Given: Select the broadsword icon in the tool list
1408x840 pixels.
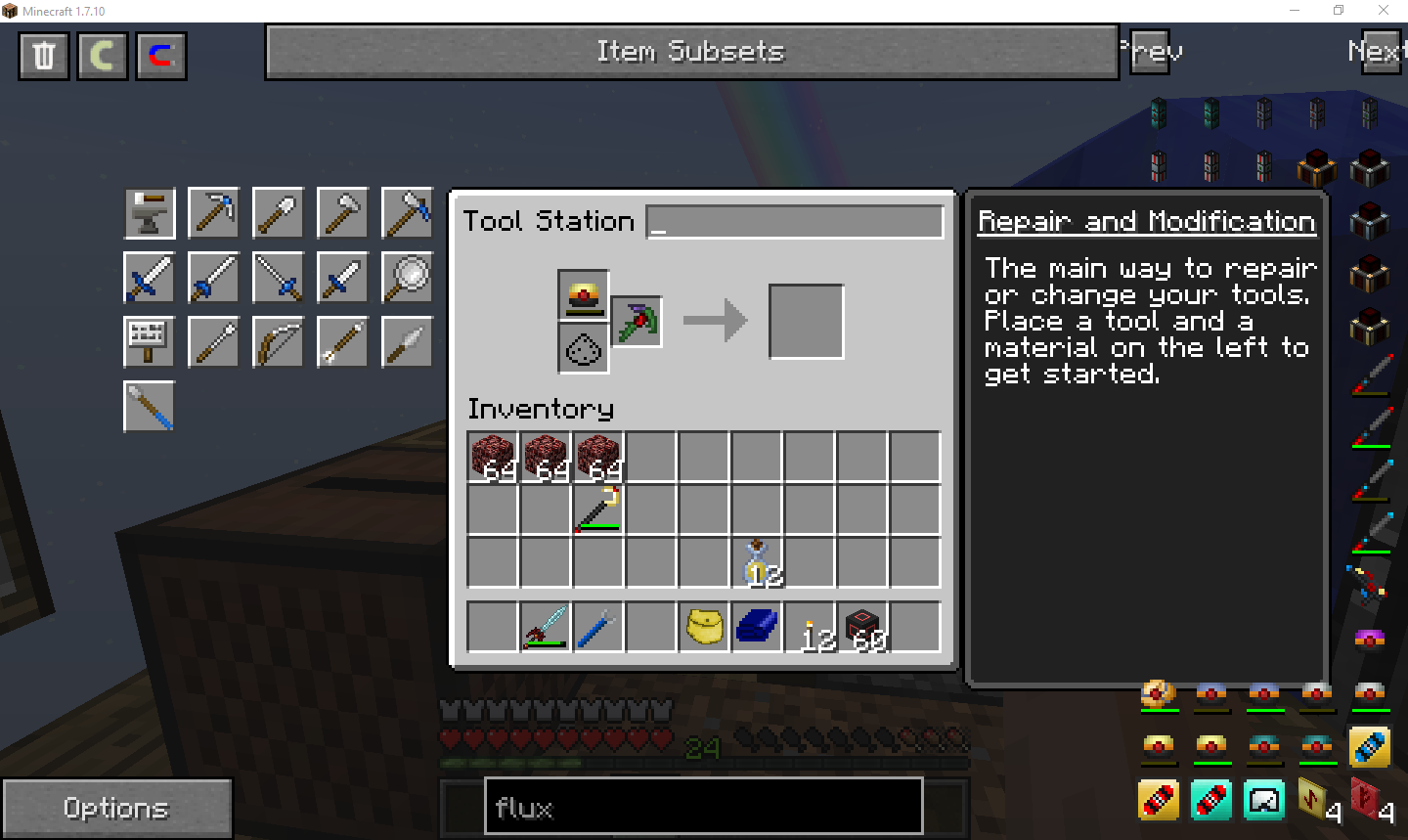Looking at the screenshot, I should [x=149, y=277].
